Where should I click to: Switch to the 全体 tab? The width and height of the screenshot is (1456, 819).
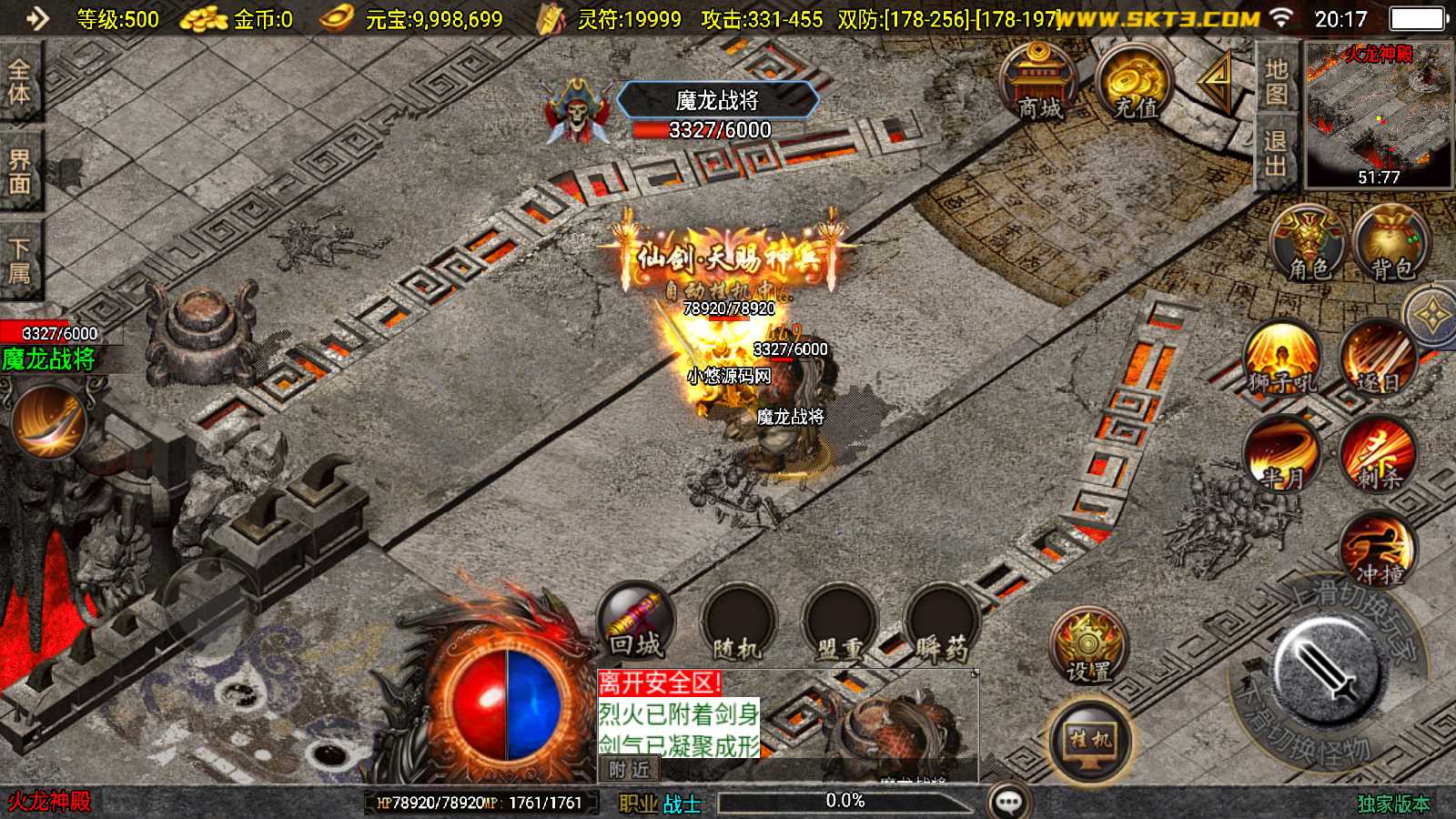coord(19,82)
